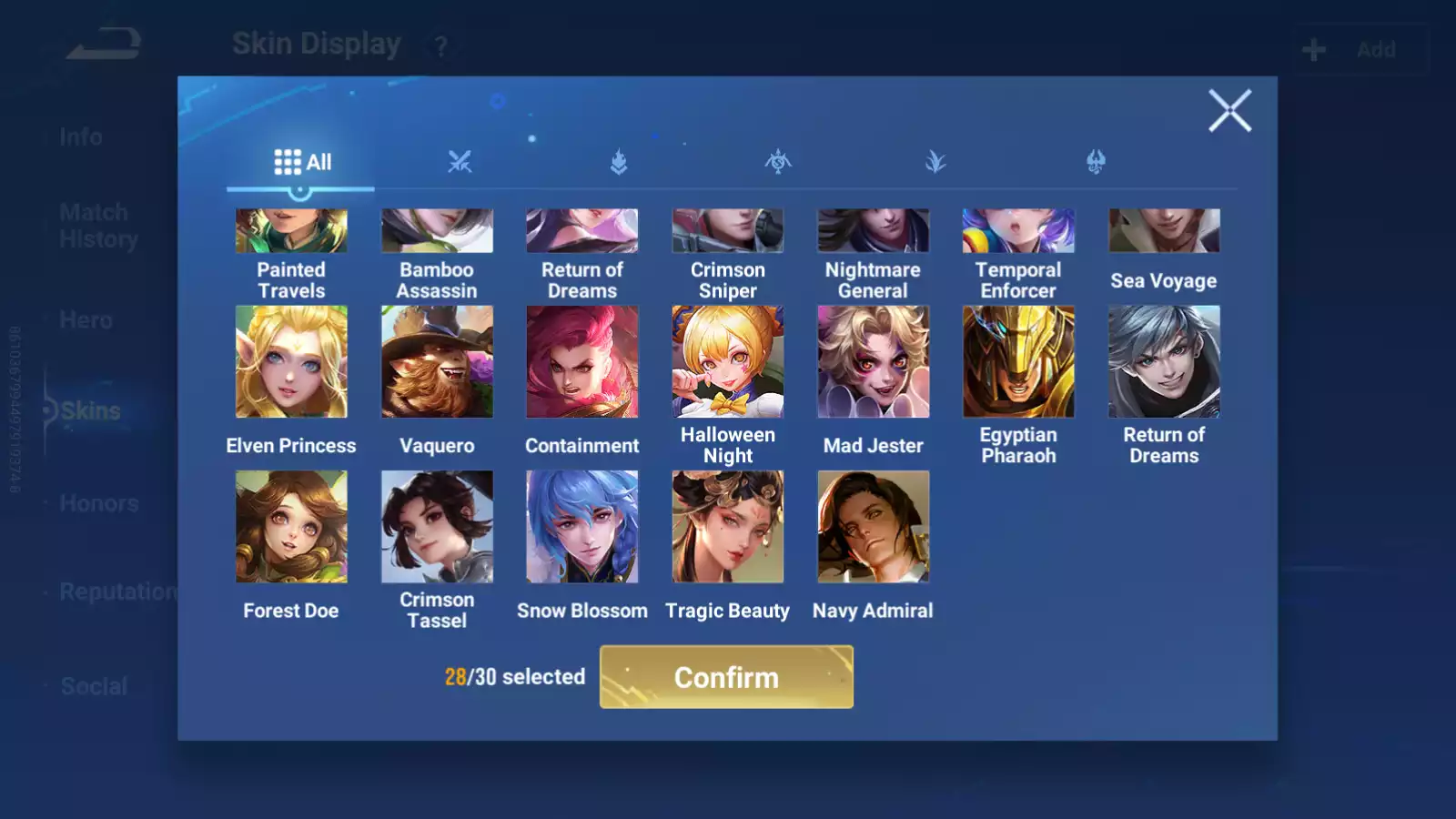Pick the Crimson Sniper skin
The image size is (1456, 819).
click(728, 231)
